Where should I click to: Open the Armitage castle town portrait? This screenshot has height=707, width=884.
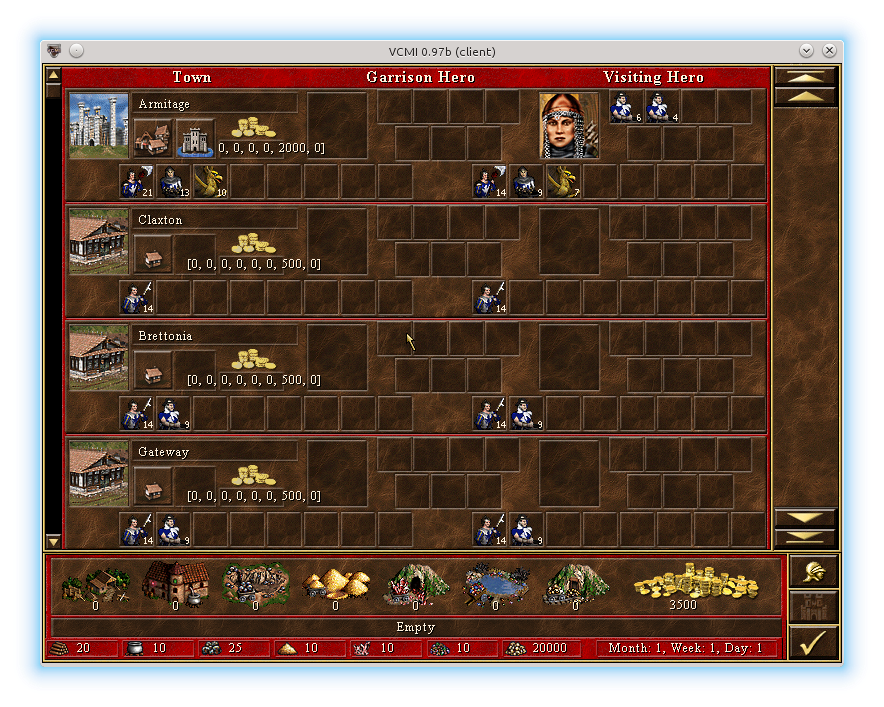(x=98, y=126)
